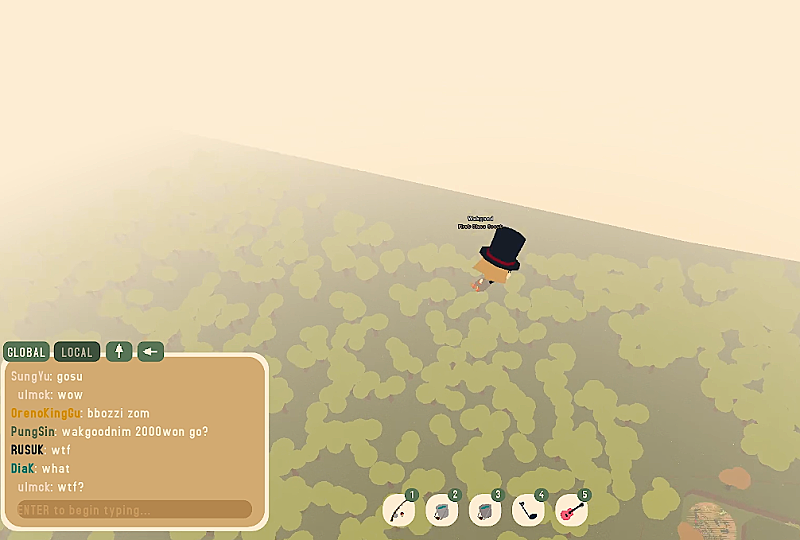The height and width of the screenshot is (540, 800).
Task: Equip the red guitar in slot 5
Action: point(571,510)
